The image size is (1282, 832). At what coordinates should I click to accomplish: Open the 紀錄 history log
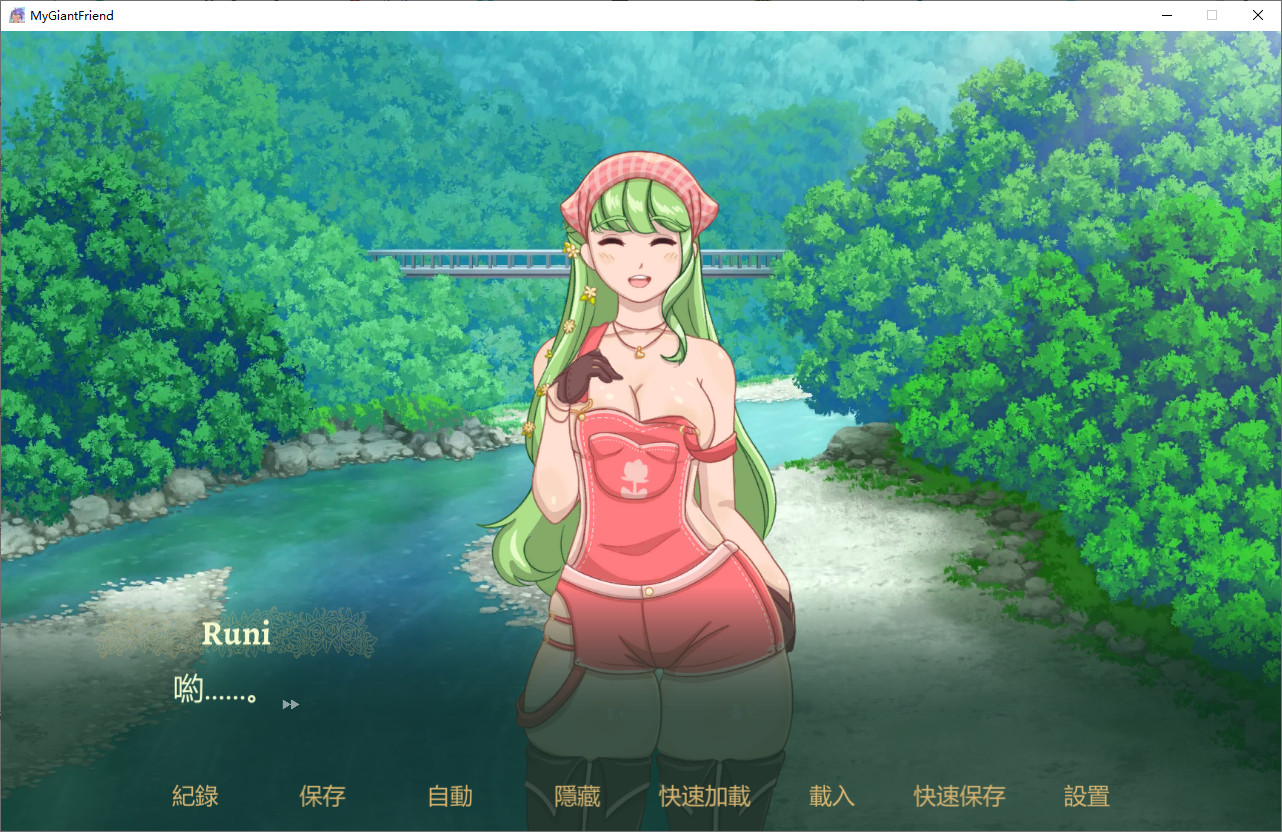195,796
